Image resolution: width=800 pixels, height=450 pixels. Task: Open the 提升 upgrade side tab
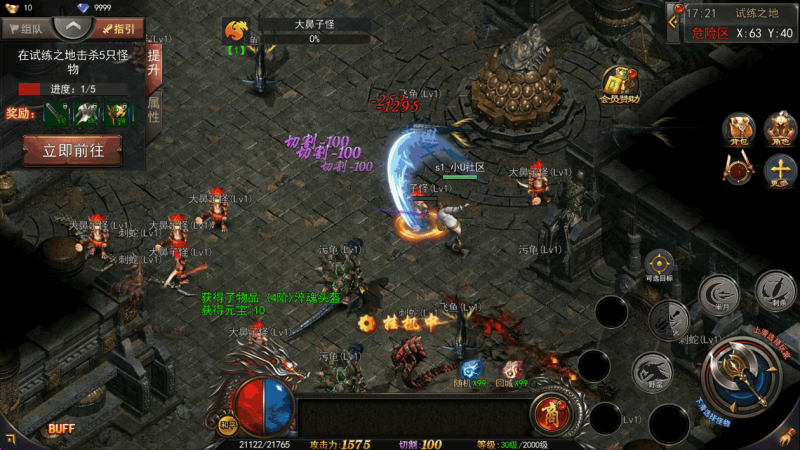(x=154, y=63)
